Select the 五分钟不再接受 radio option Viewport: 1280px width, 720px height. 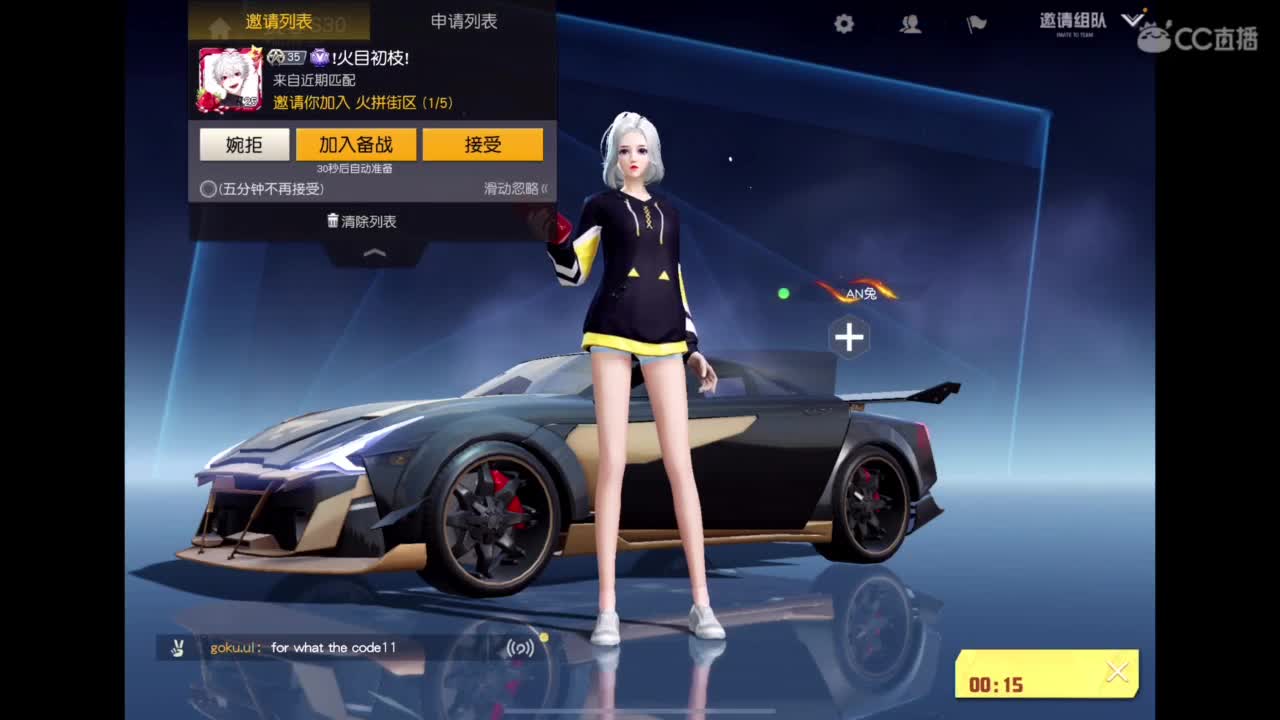pos(207,188)
